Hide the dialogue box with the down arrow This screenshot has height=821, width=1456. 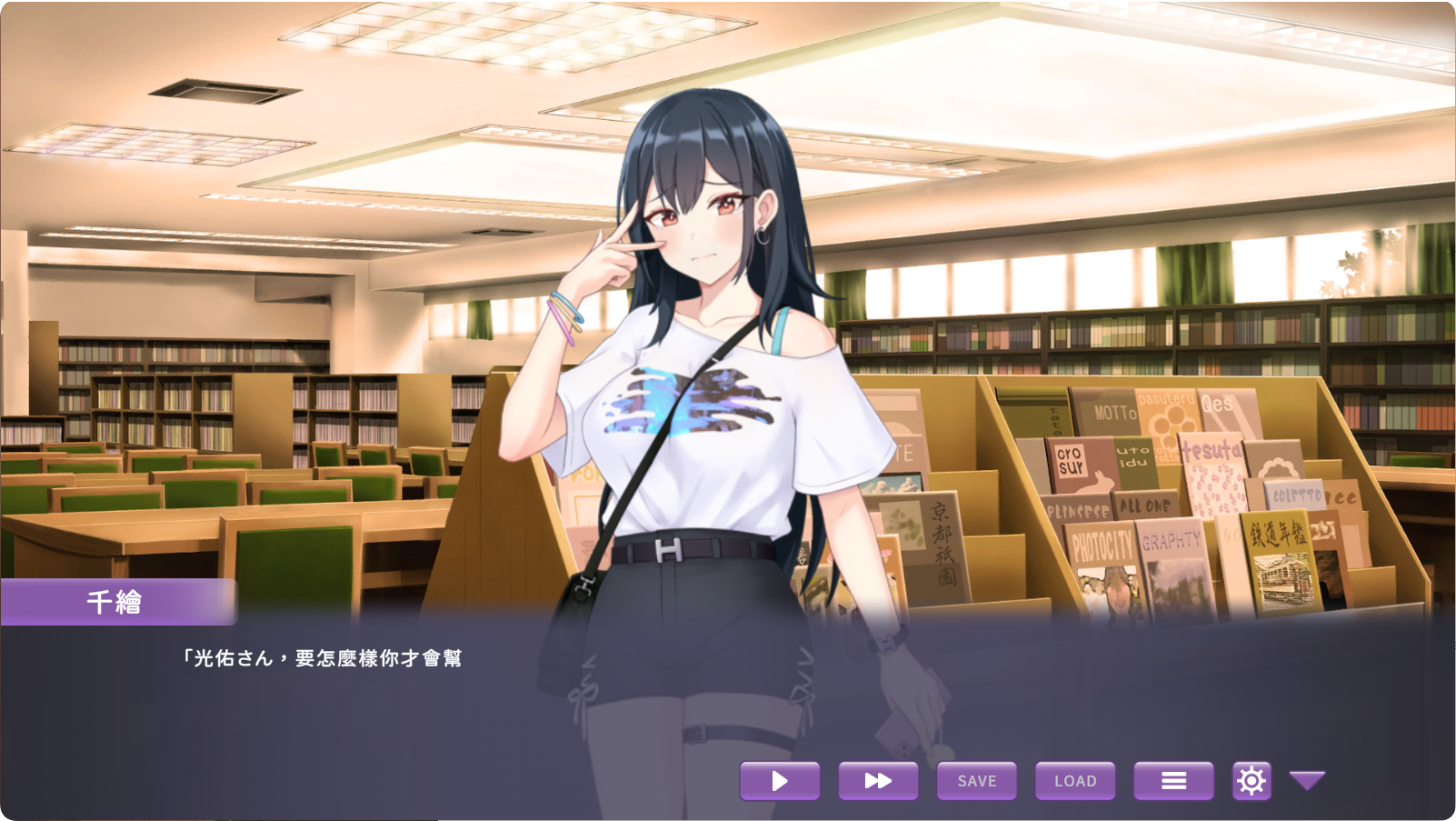1307,780
